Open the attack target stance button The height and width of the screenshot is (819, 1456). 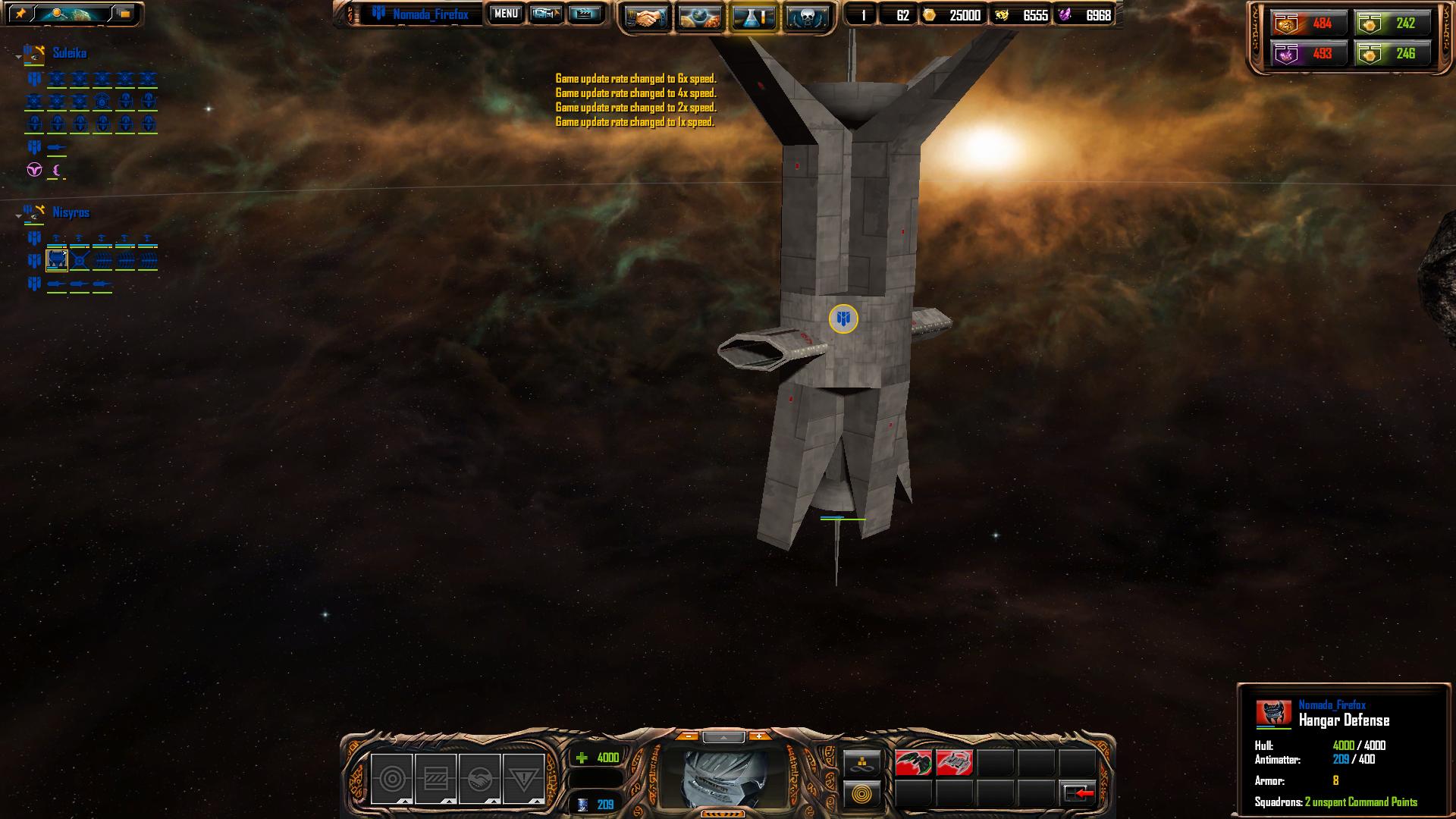(392, 779)
